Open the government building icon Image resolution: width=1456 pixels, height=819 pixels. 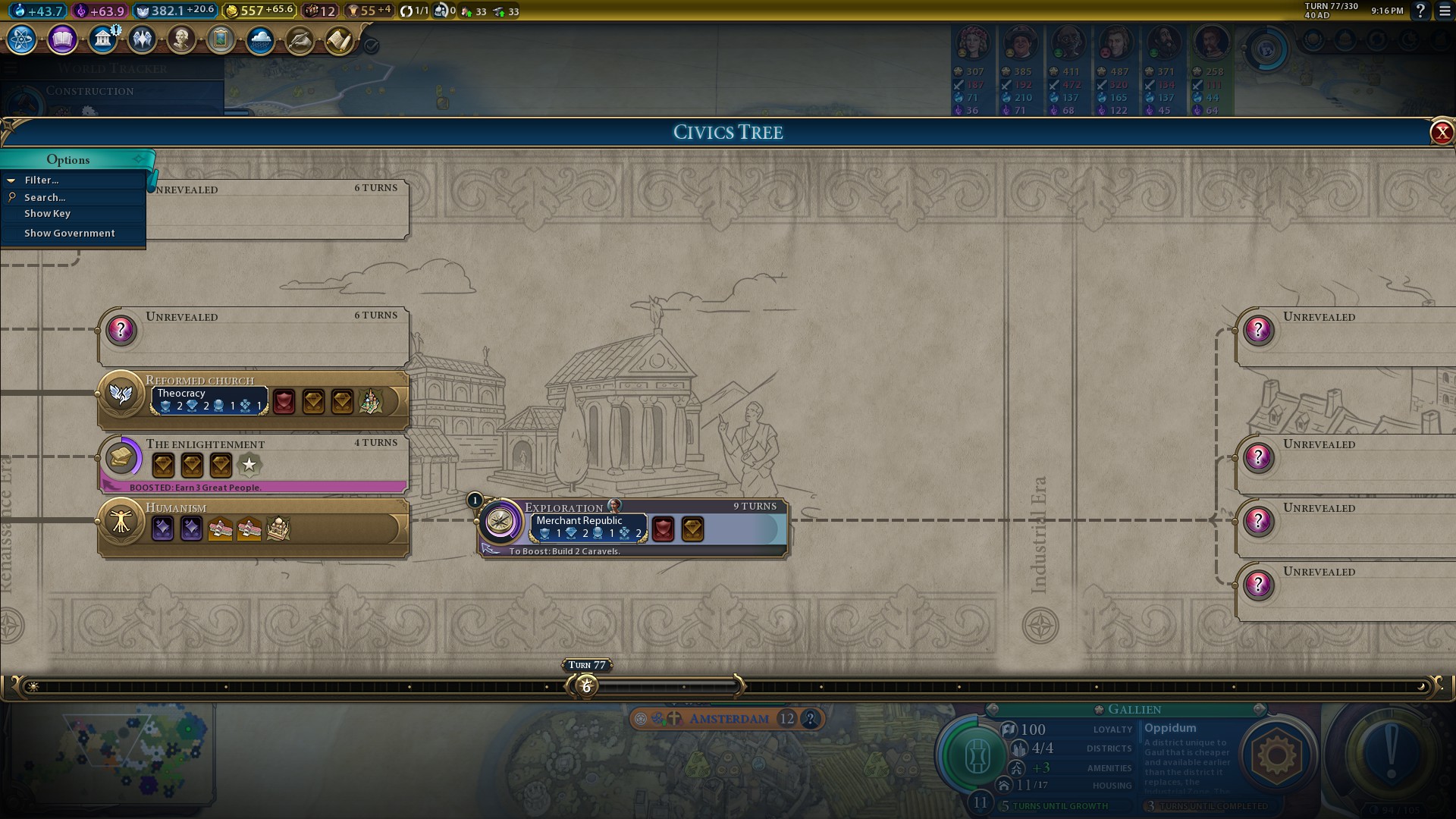point(102,39)
